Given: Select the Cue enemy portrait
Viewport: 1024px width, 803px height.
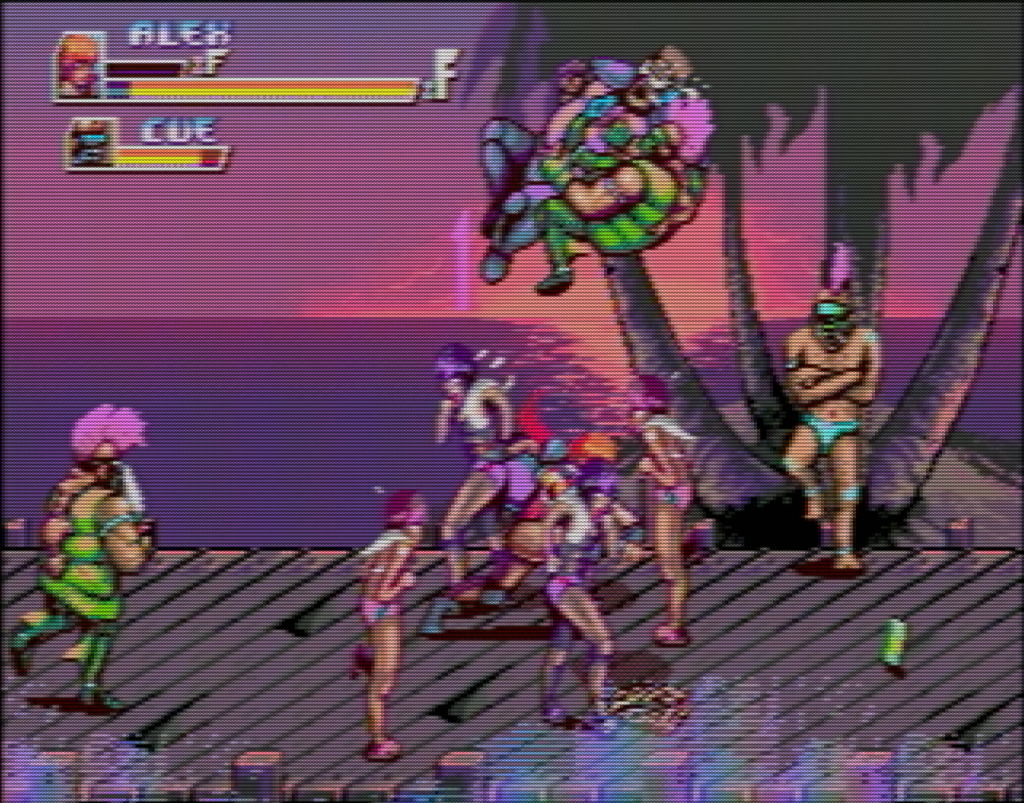Looking at the screenshot, I should [x=90, y=146].
